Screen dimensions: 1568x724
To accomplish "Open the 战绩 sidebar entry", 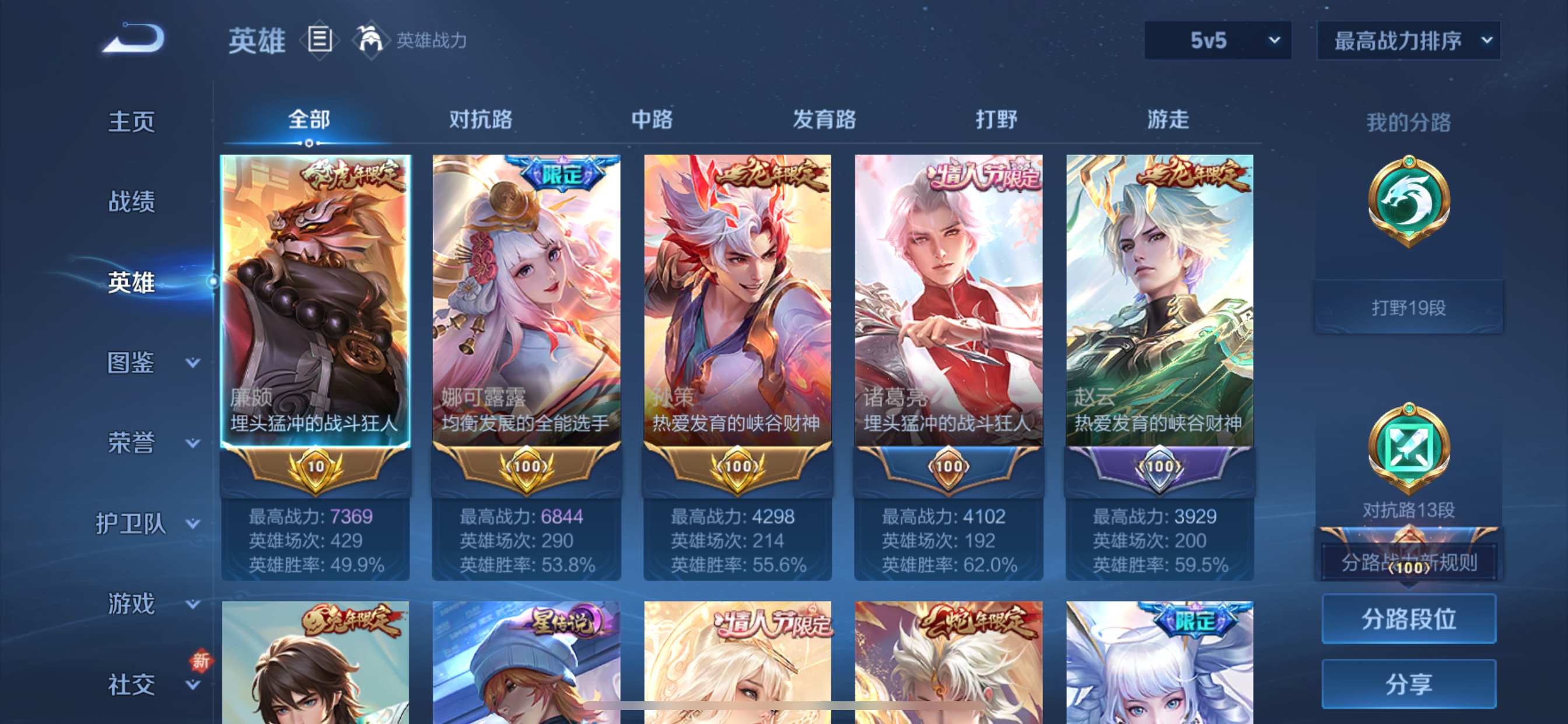I will coord(131,201).
